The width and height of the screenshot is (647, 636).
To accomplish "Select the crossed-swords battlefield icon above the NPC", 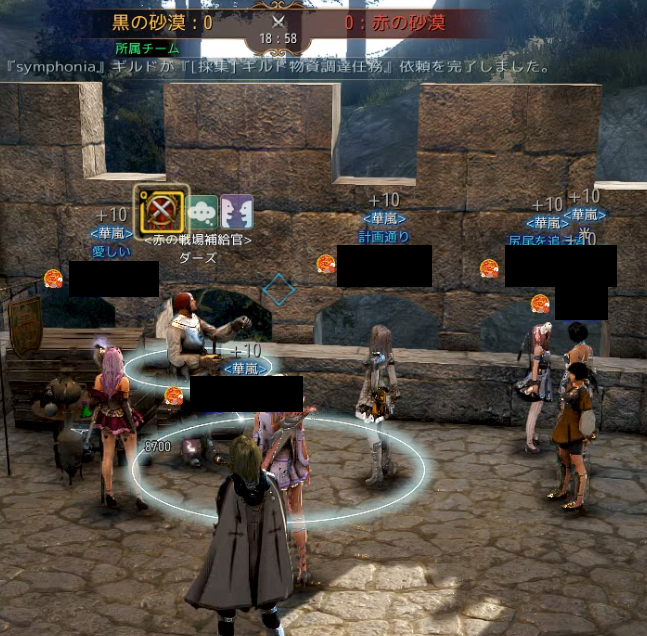I will [x=161, y=211].
